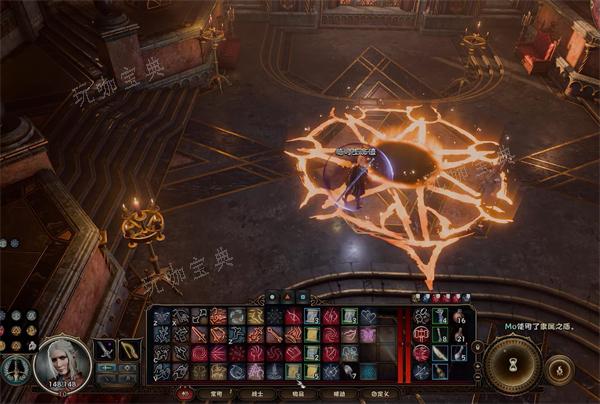The height and width of the screenshot is (404, 600).
Task: Use the potion flask with count 21
Action: [x=458, y=334]
